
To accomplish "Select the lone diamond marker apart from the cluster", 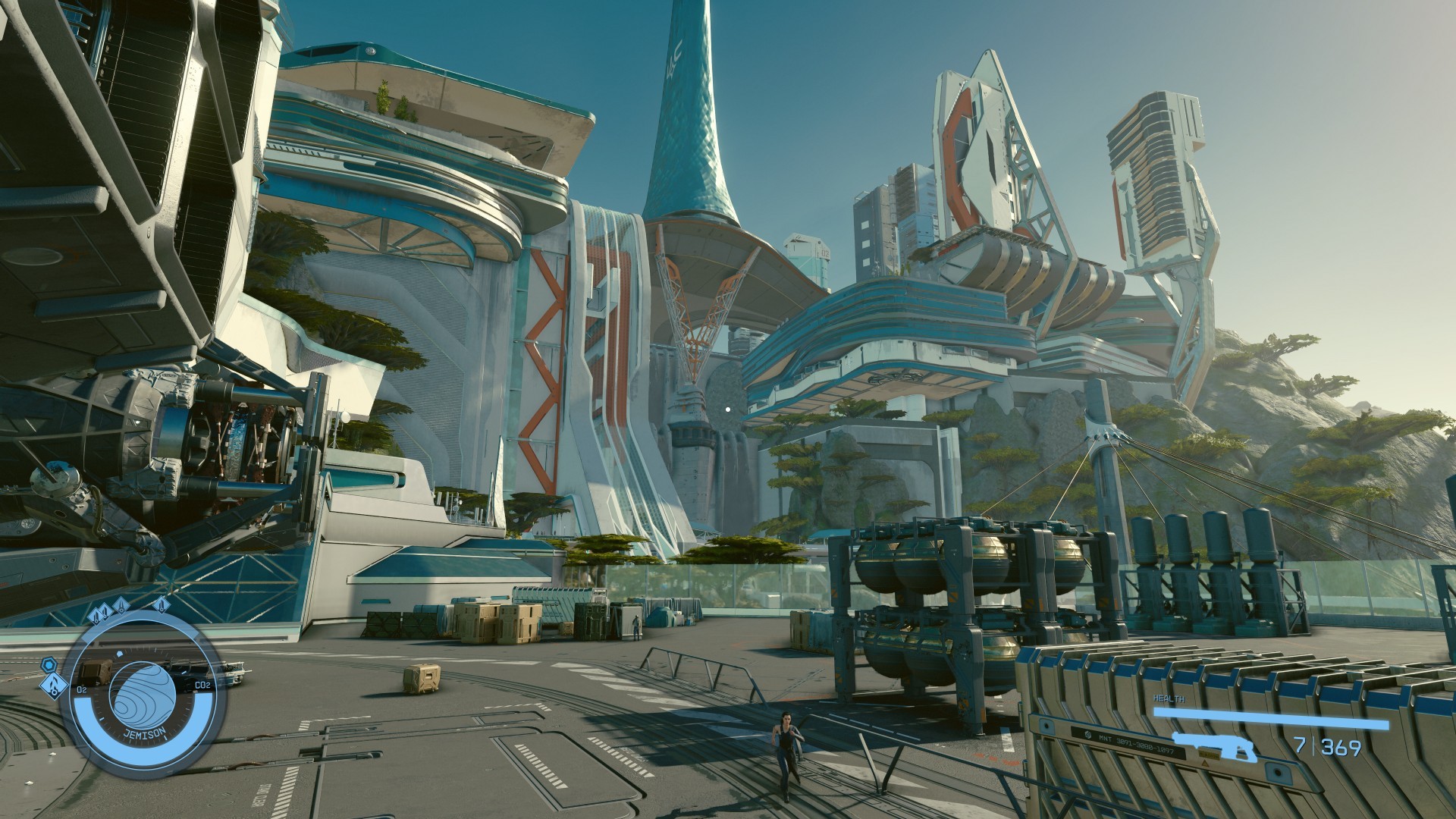I will [x=162, y=605].
